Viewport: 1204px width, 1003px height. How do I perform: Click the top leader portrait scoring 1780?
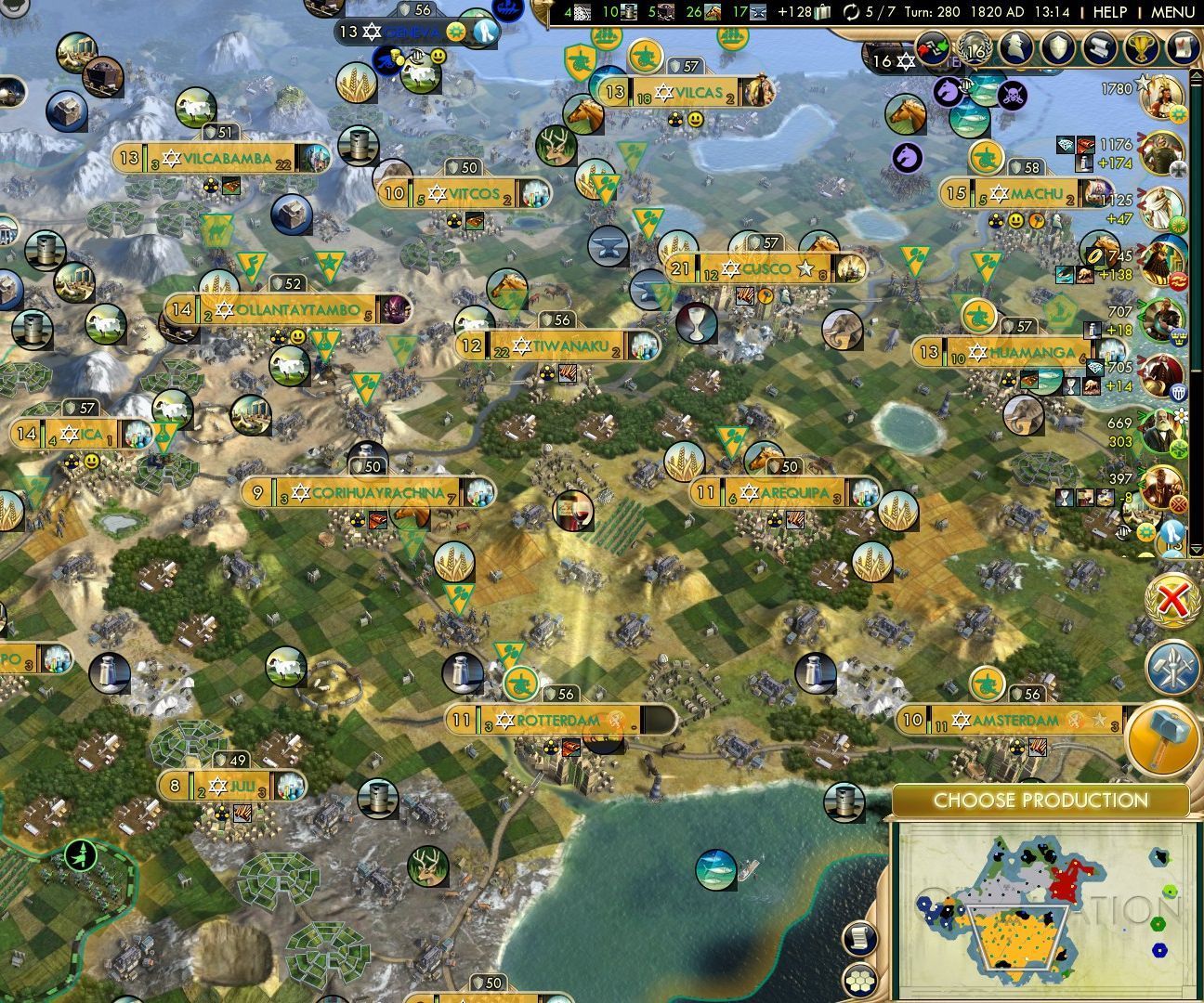pos(1163,97)
